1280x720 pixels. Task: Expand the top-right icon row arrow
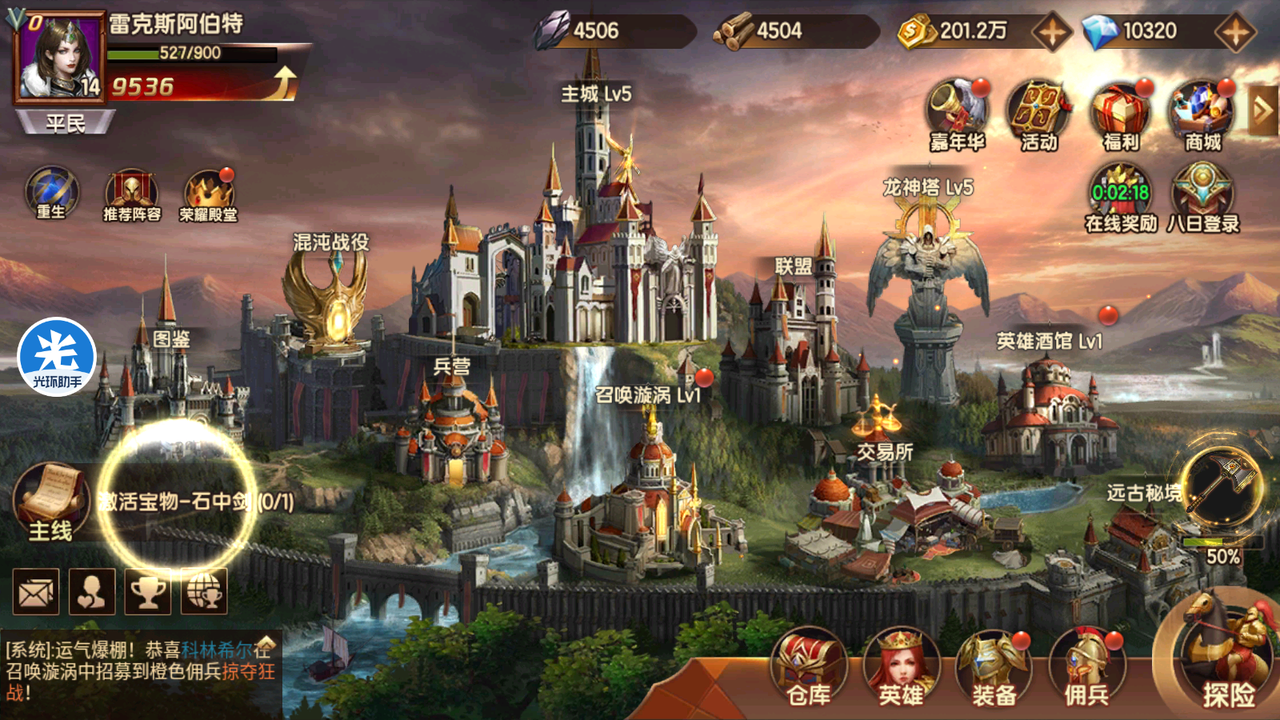click(1264, 110)
